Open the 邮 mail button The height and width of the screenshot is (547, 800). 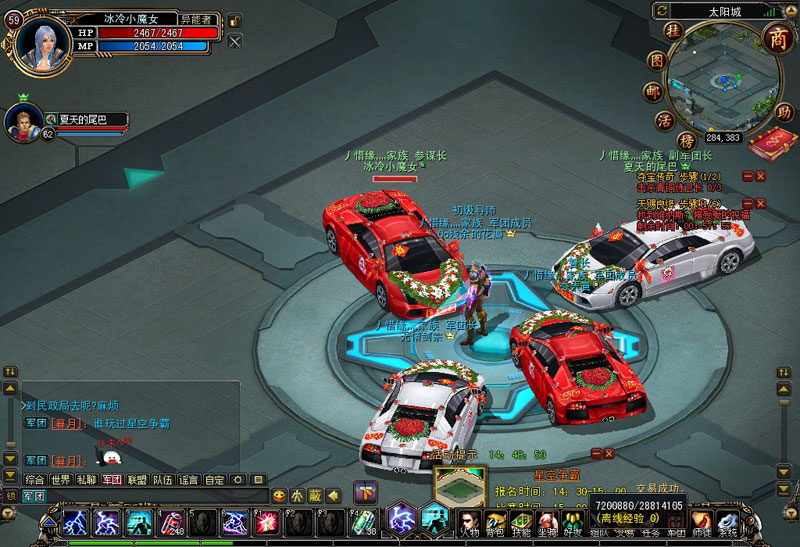[653, 91]
